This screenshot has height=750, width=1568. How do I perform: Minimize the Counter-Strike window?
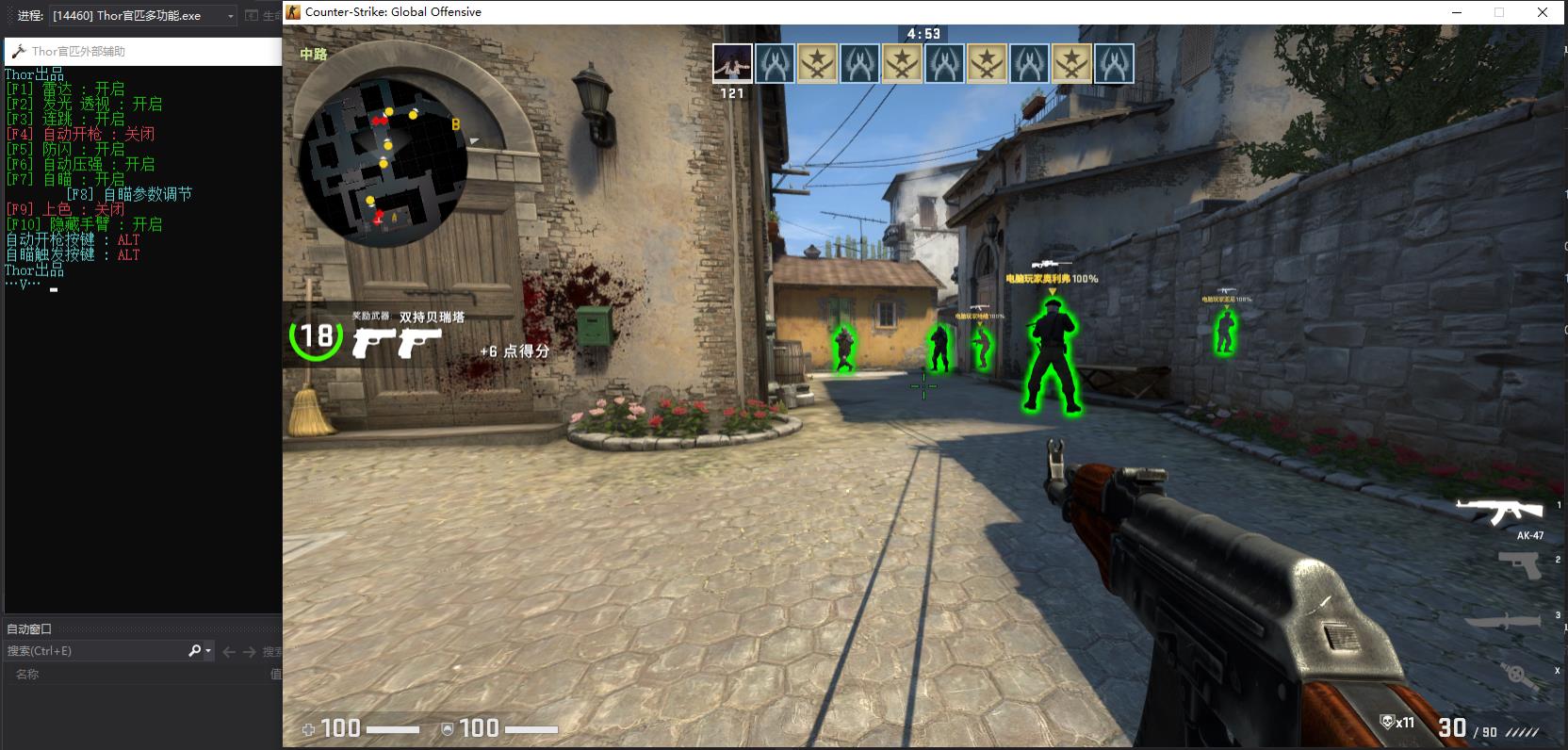click(x=1457, y=12)
